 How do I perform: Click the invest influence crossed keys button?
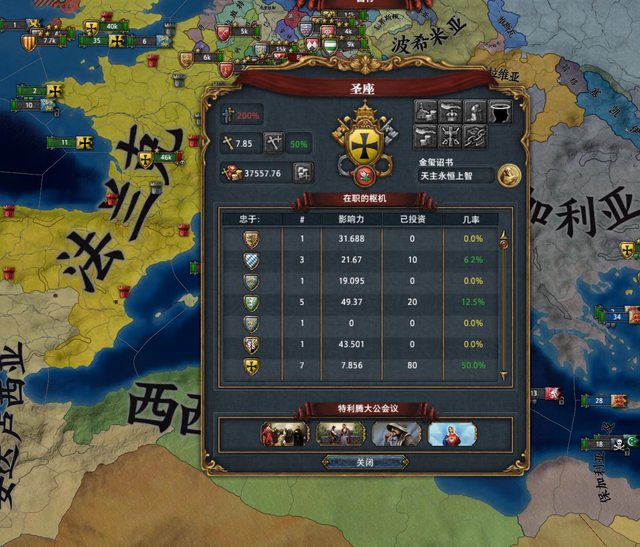(x=274, y=144)
